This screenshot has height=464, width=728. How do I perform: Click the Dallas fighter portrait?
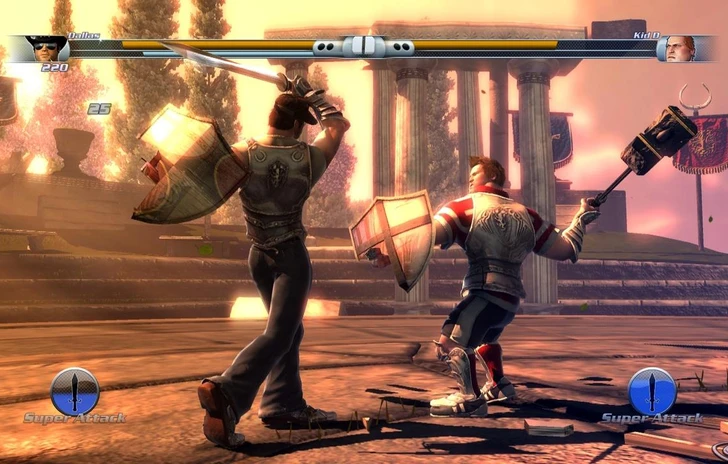click(46, 48)
